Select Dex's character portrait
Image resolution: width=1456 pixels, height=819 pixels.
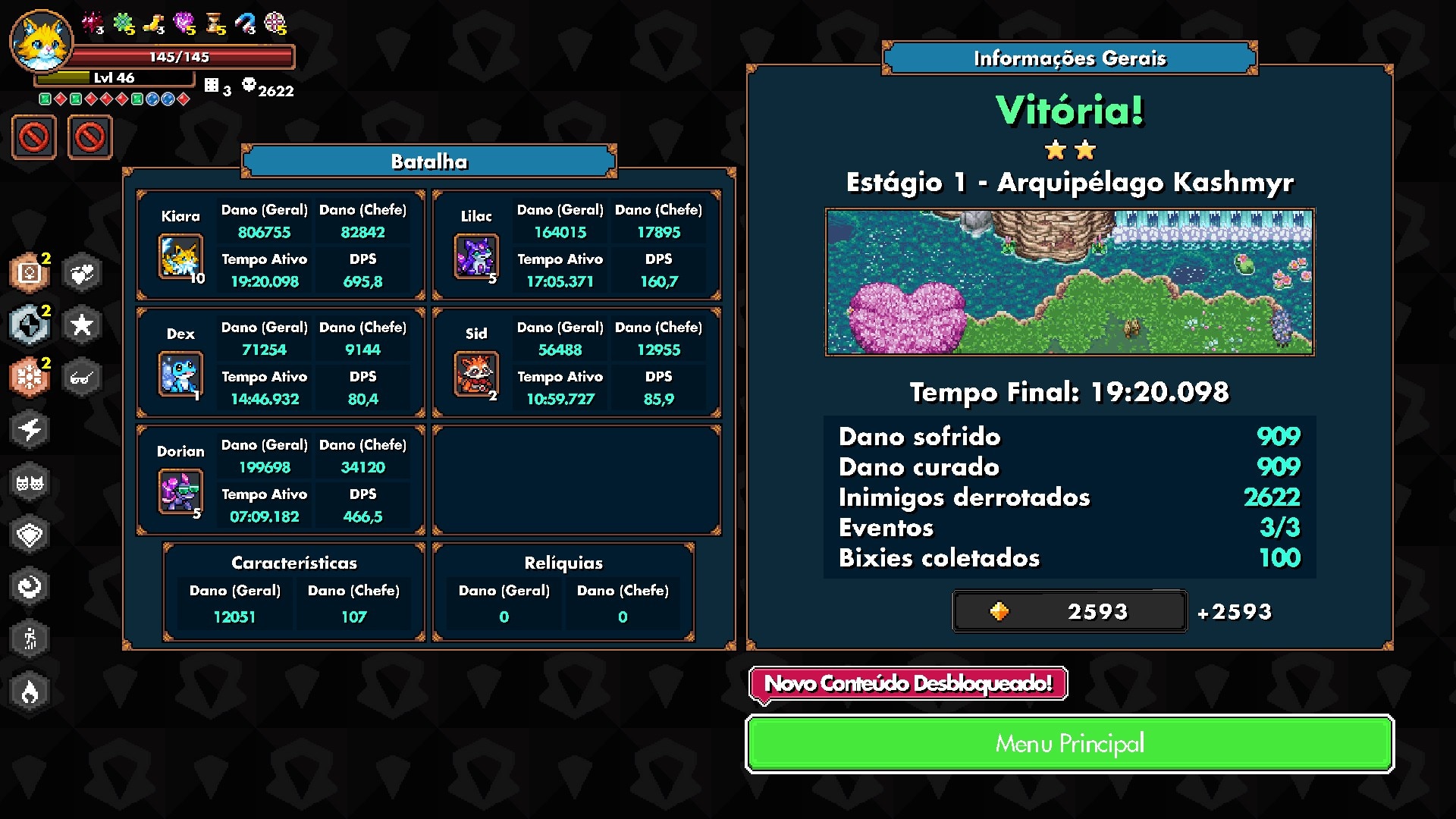pyautogui.click(x=180, y=374)
